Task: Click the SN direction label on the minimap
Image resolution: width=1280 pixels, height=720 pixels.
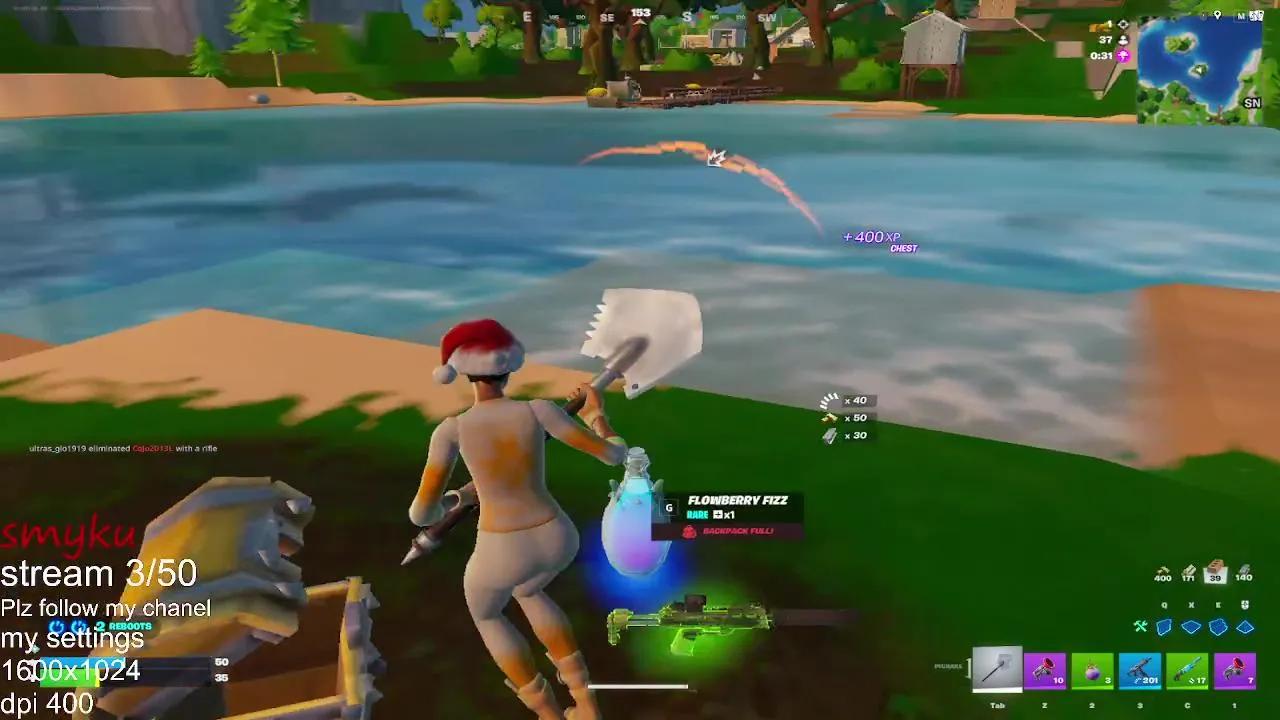Action: click(x=1252, y=103)
